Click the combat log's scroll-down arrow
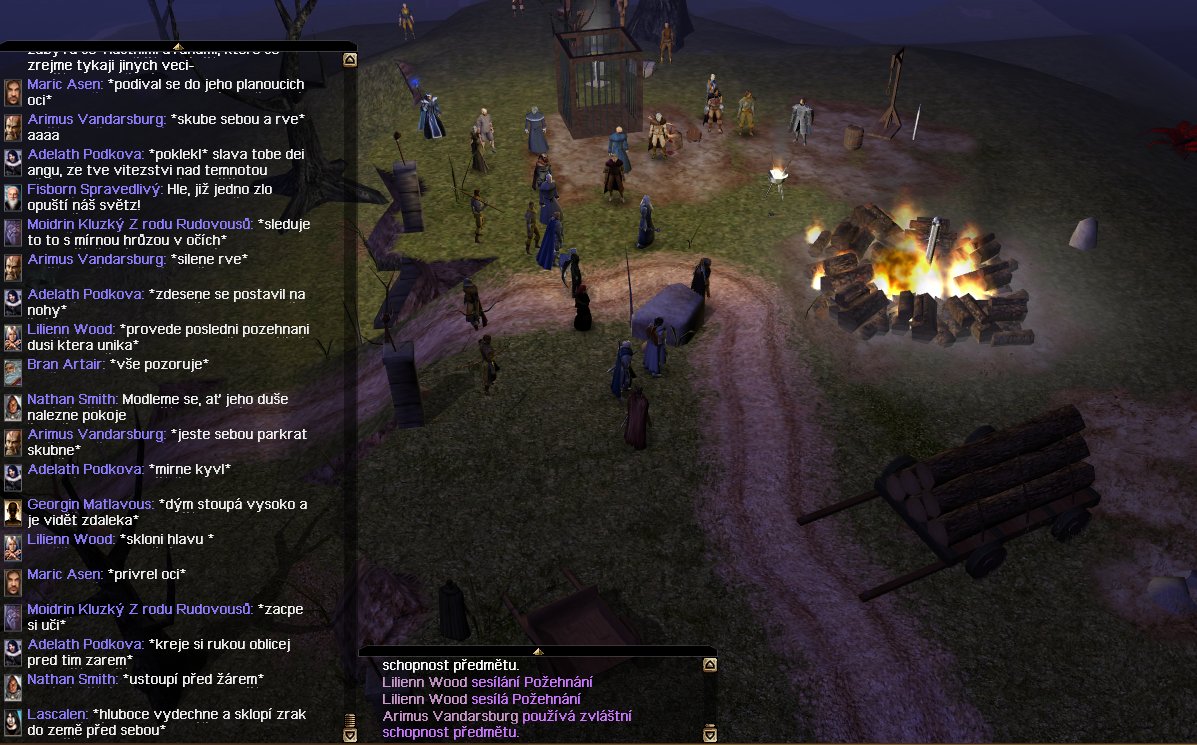The image size is (1197, 745). pos(710,735)
